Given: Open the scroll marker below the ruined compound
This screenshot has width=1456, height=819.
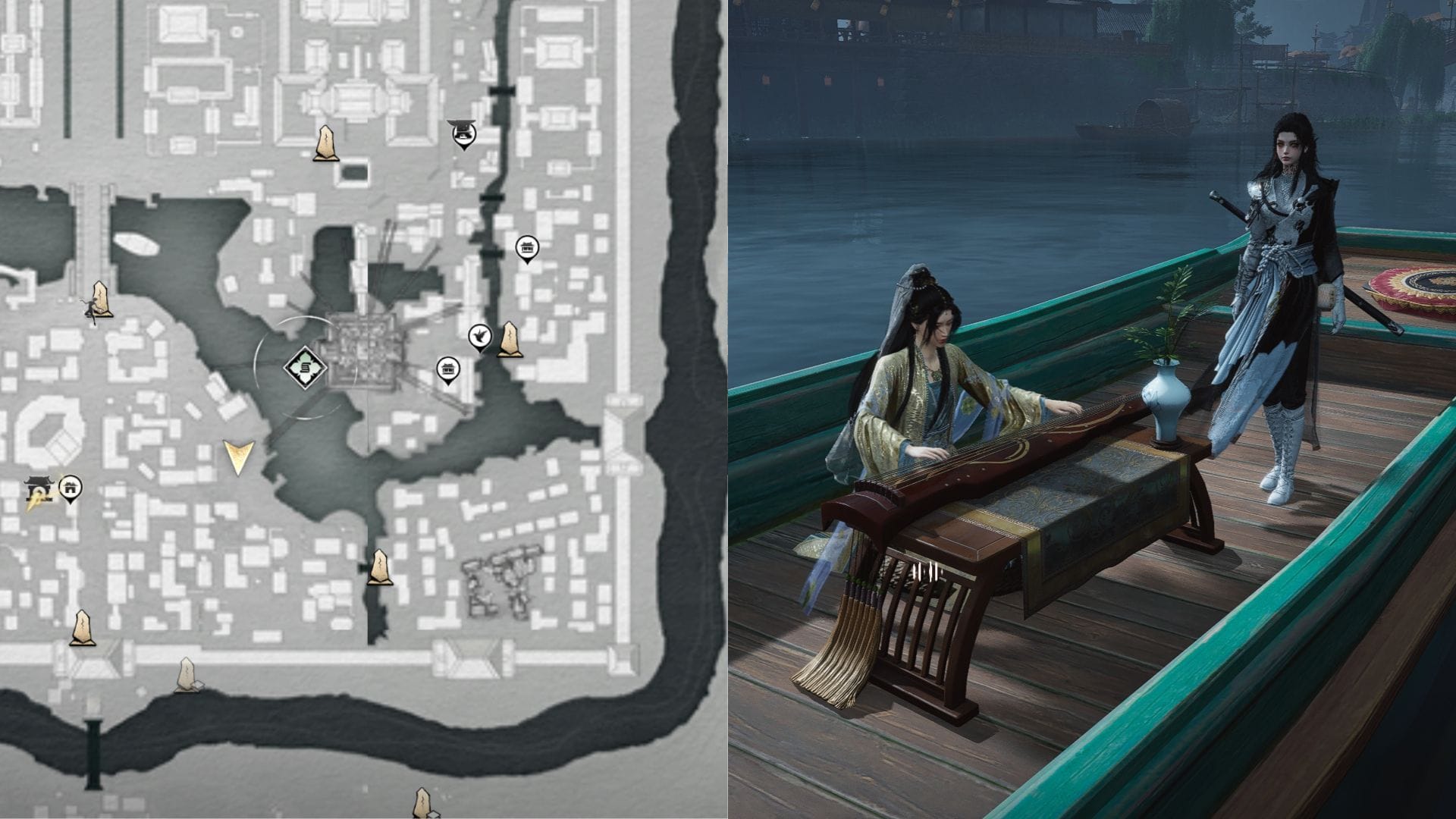Looking at the screenshot, I should pyautogui.click(x=379, y=569).
